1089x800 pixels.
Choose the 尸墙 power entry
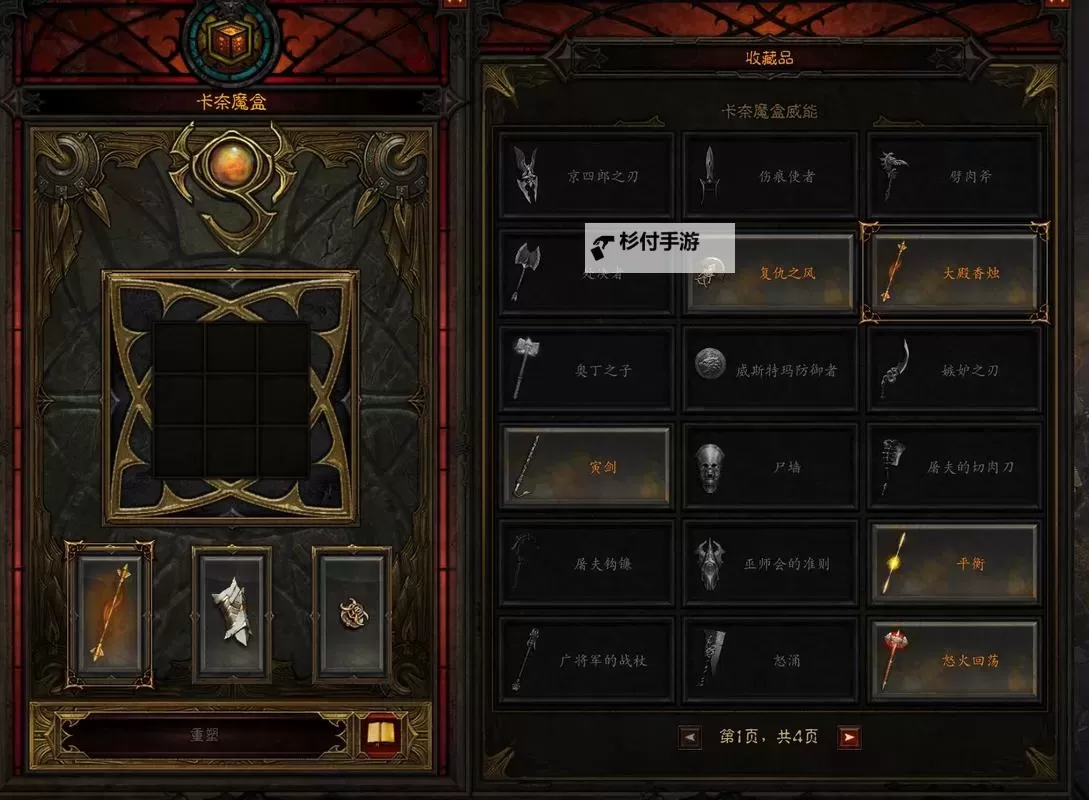[770, 467]
